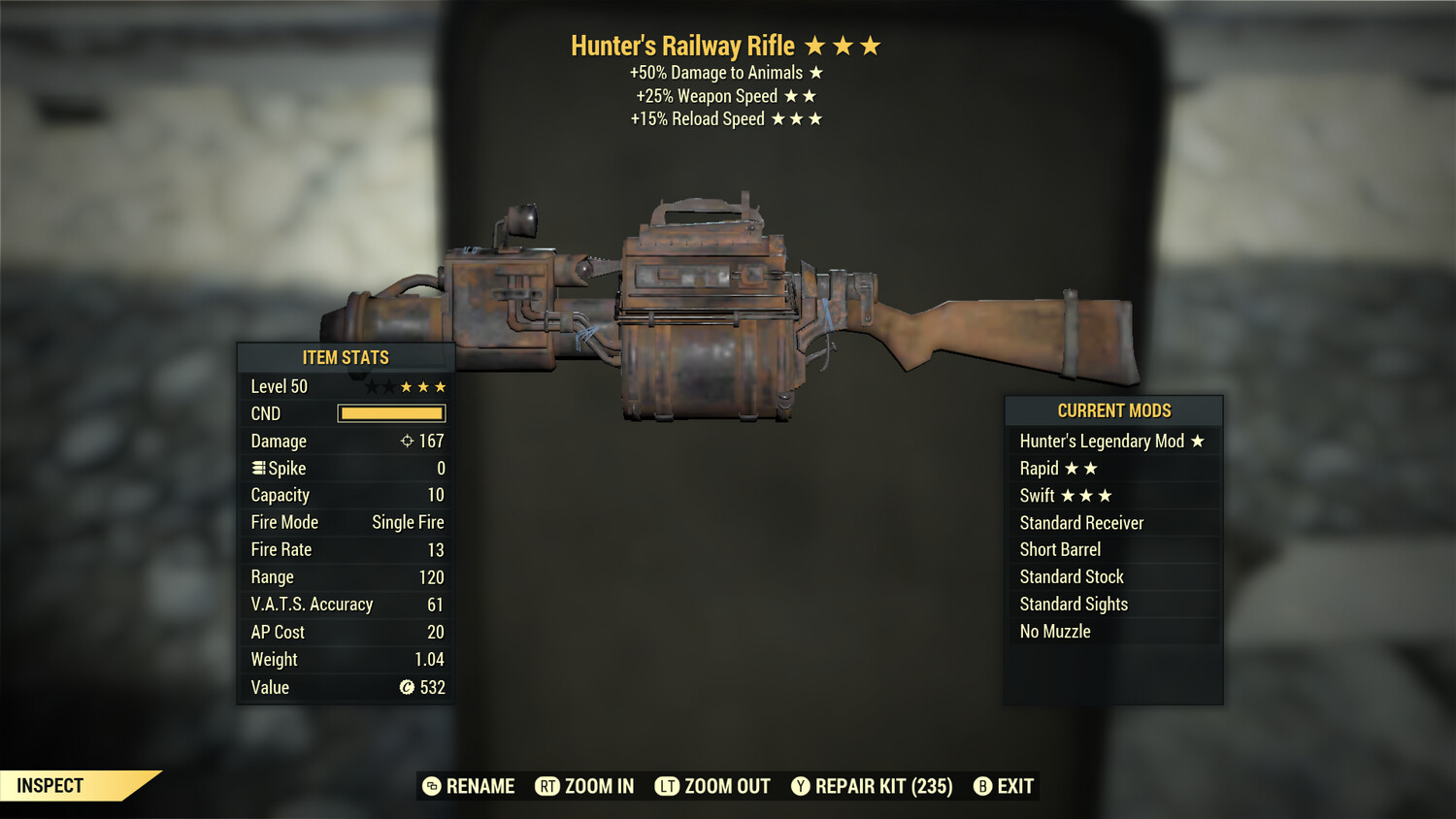
Task: Click the CURRENT MODS panel header
Action: (1112, 410)
